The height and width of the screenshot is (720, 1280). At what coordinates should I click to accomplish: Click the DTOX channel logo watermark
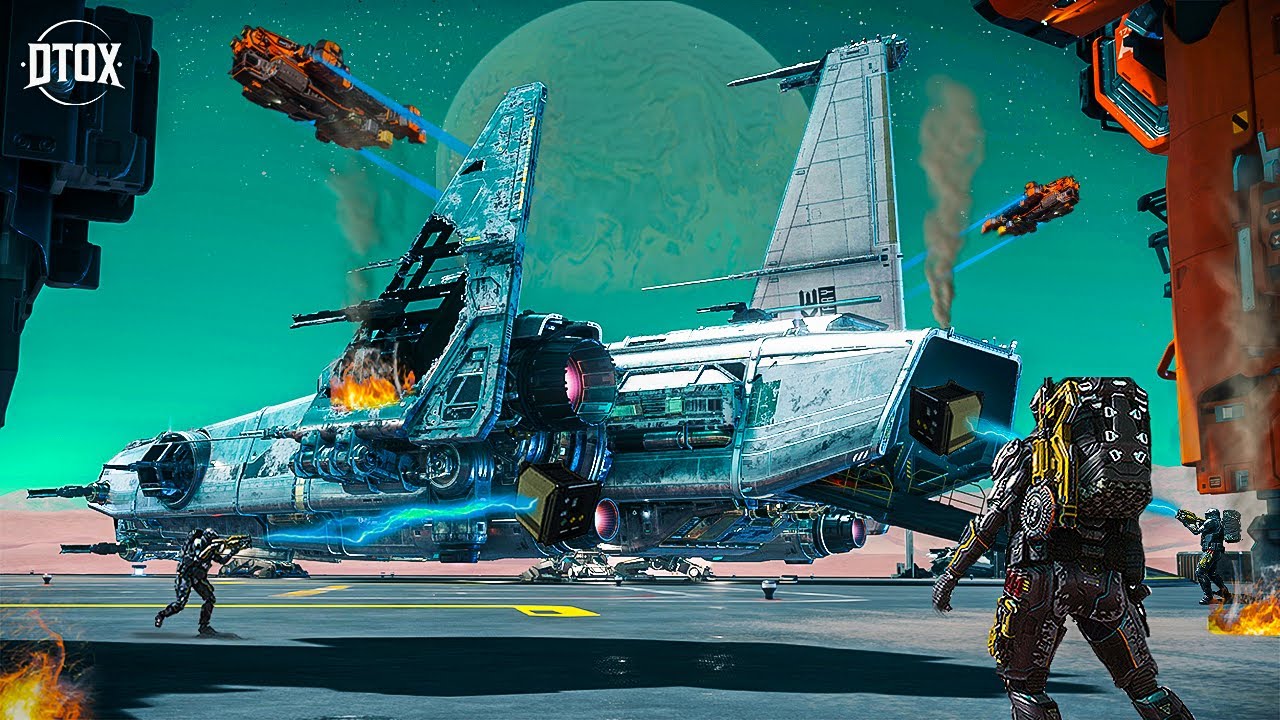point(73,63)
